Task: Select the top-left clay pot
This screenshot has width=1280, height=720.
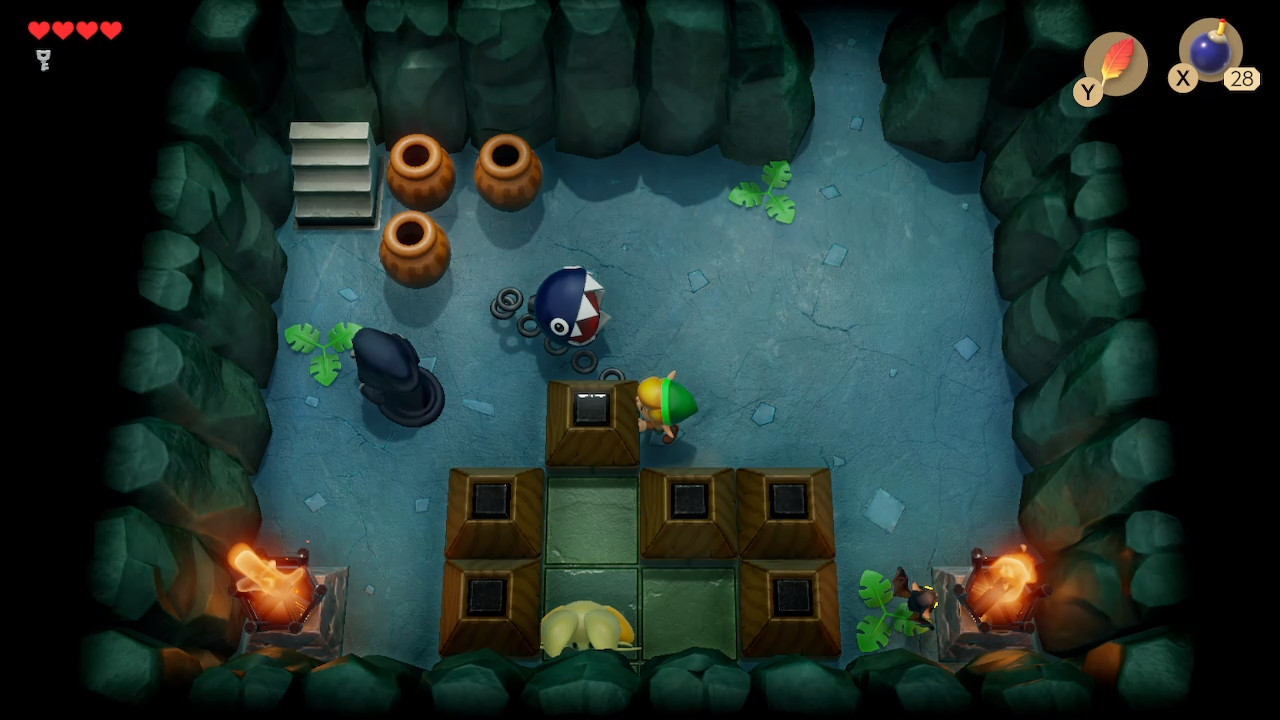Action: (423, 170)
